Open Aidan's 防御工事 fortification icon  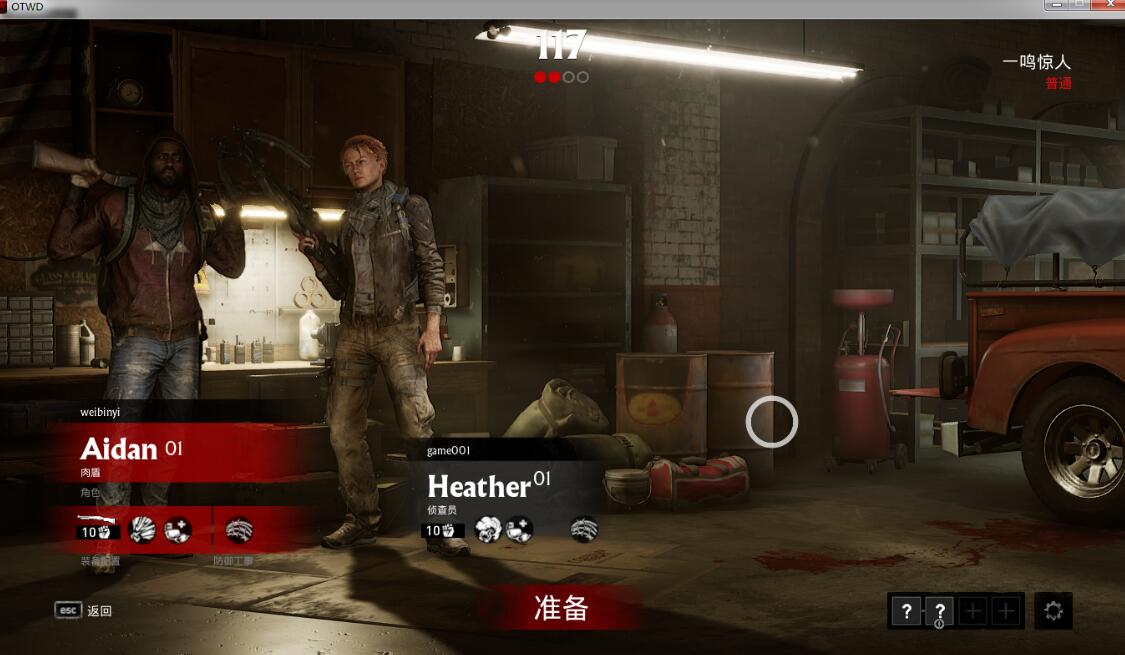coord(239,529)
